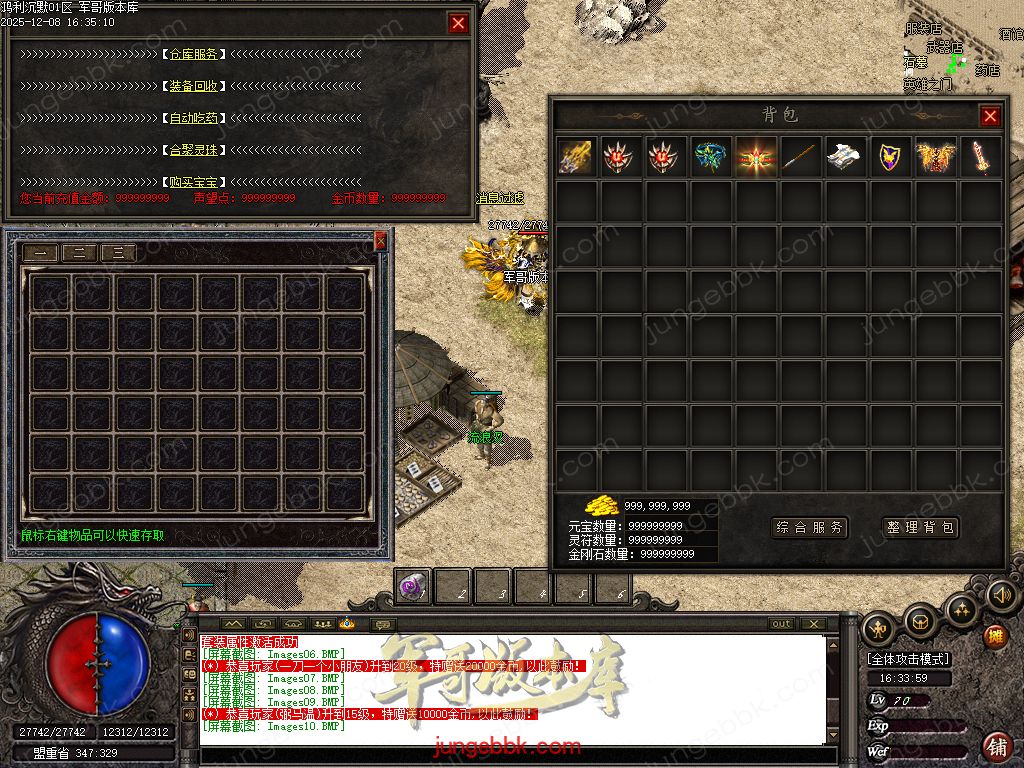
Task: Close the 背包 backpack window
Action: [x=990, y=116]
